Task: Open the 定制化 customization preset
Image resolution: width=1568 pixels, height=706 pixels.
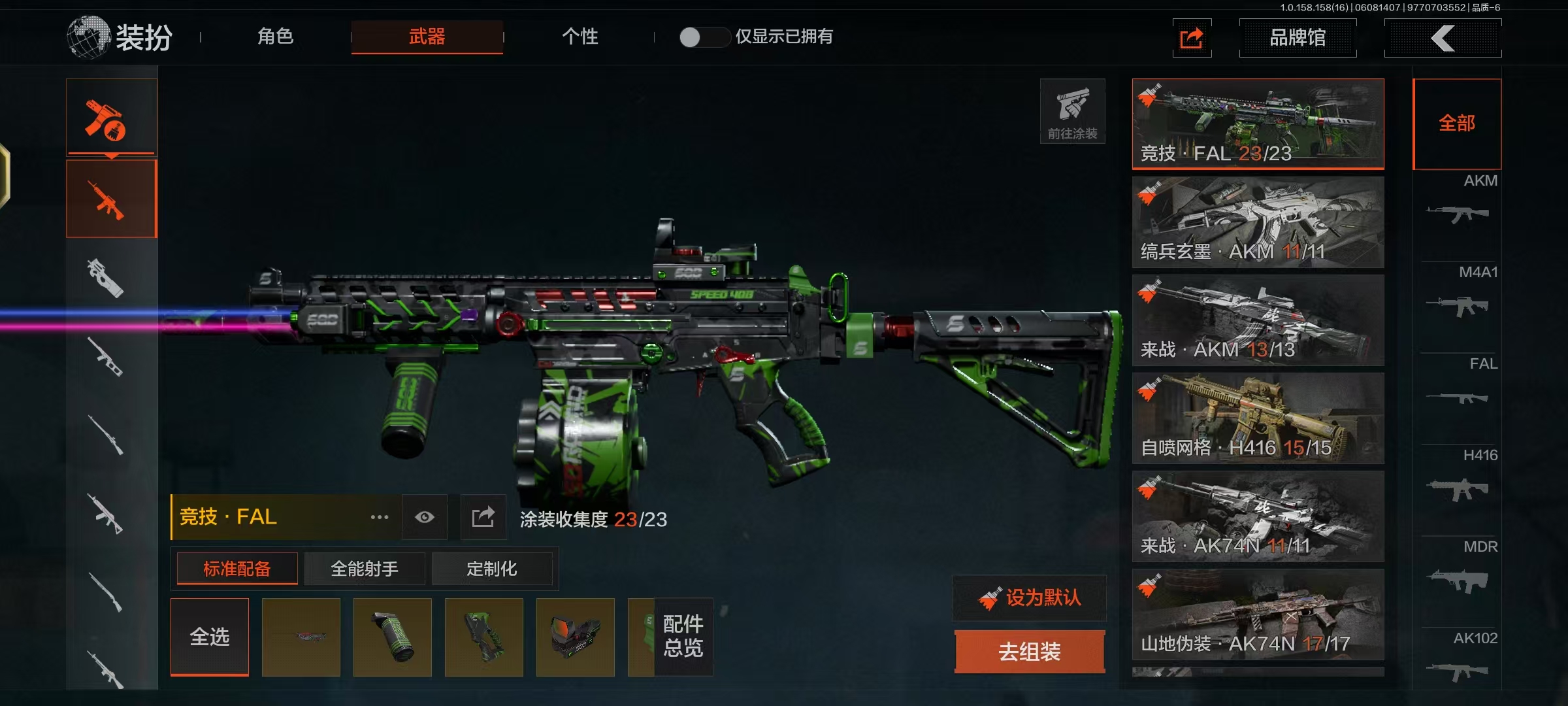Action: (x=491, y=569)
